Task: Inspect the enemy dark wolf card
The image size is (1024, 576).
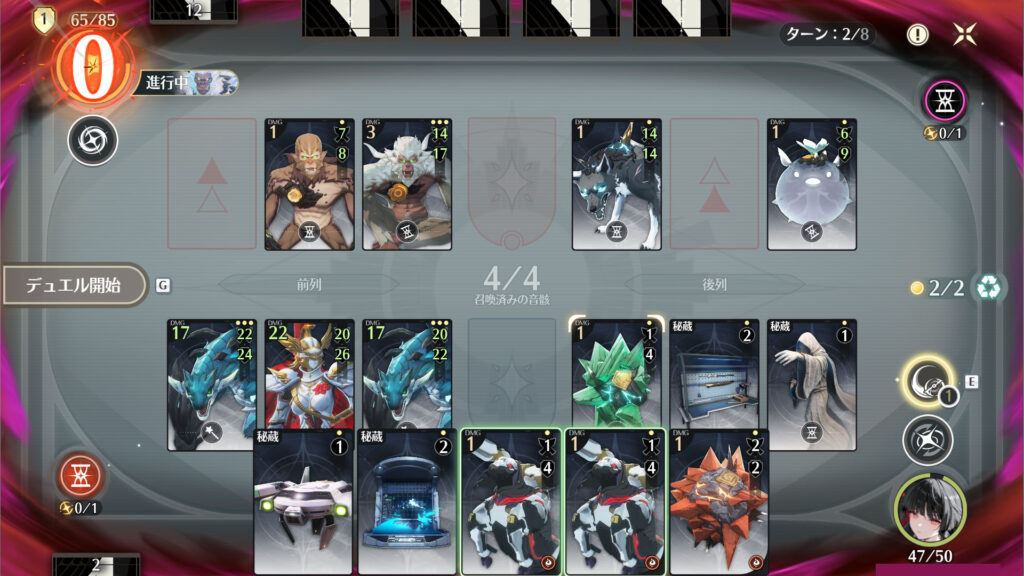Action: tap(616, 184)
